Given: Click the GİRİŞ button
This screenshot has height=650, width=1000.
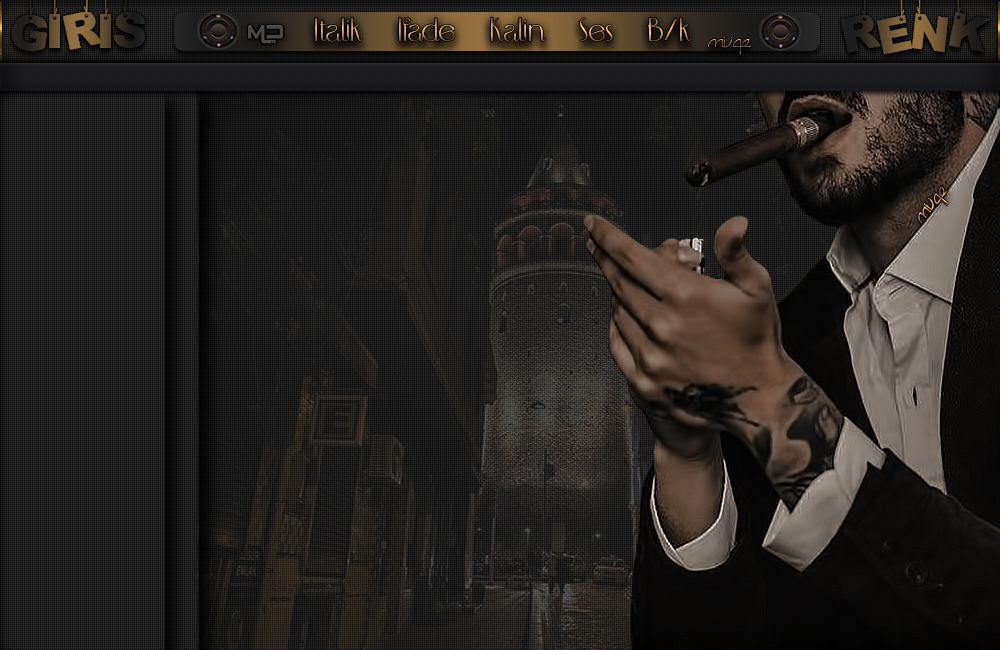Looking at the screenshot, I should (x=79, y=32).
